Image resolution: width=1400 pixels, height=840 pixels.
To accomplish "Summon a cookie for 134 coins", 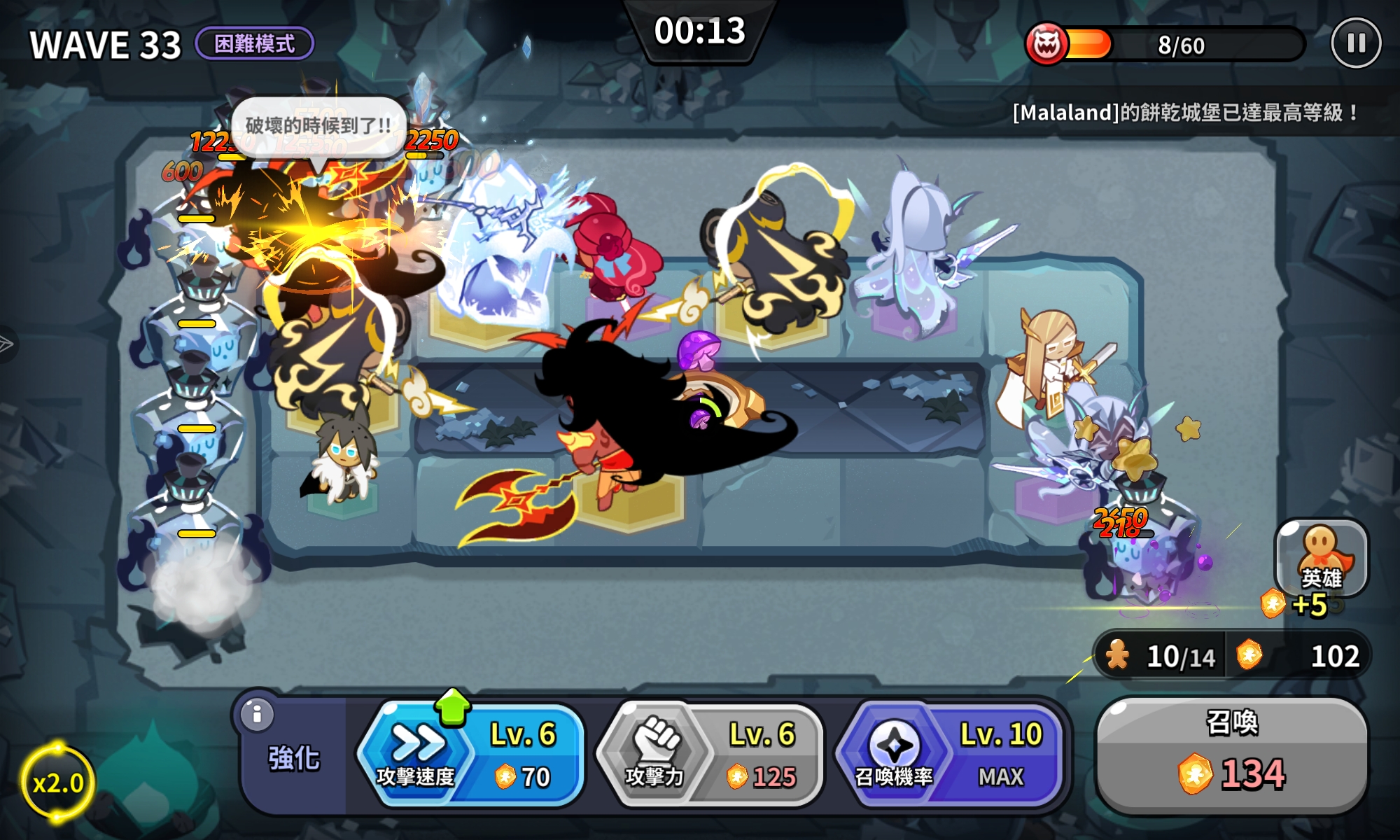I will [1231, 755].
